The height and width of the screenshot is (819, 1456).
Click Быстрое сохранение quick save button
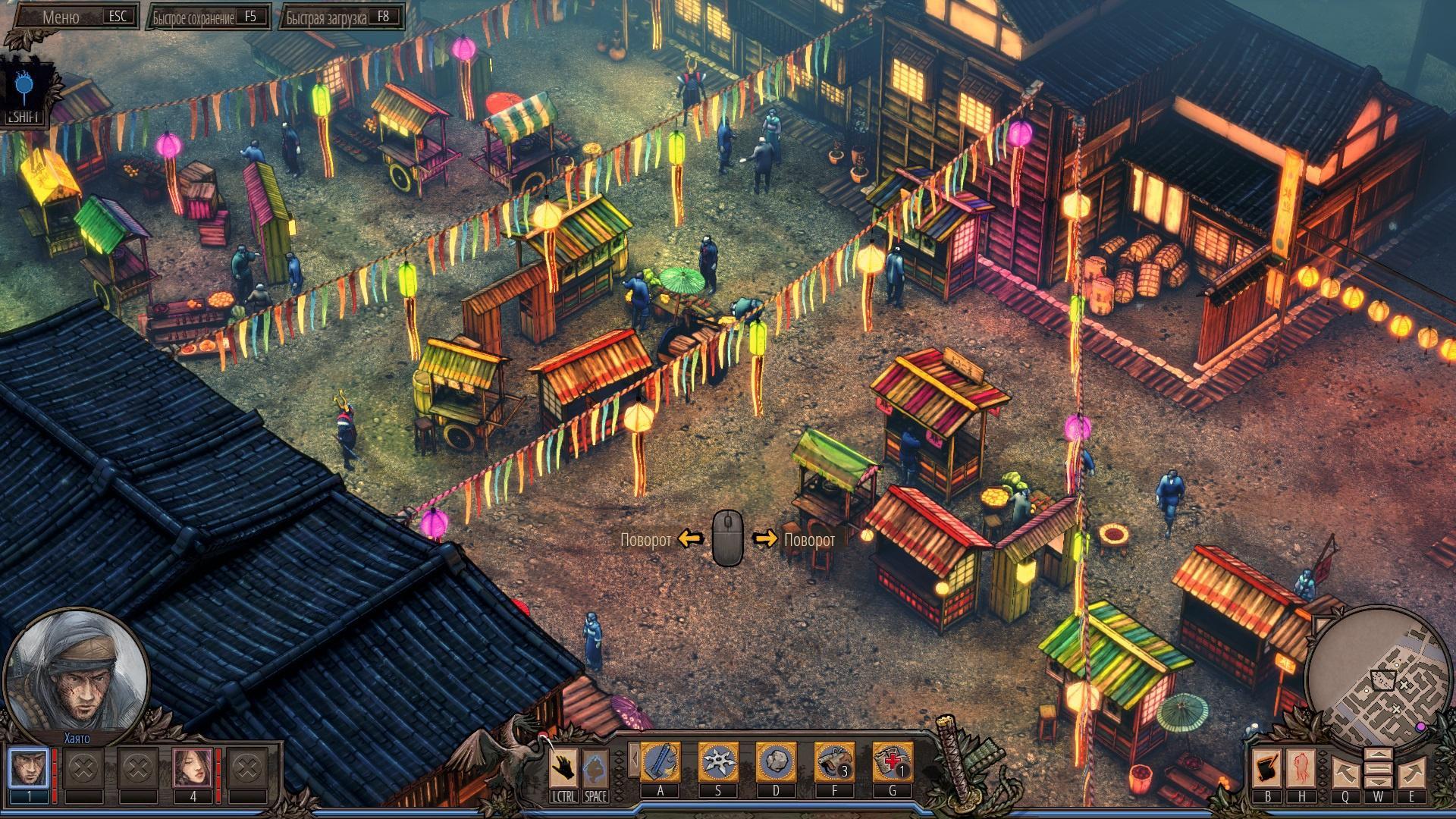[x=210, y=17]
